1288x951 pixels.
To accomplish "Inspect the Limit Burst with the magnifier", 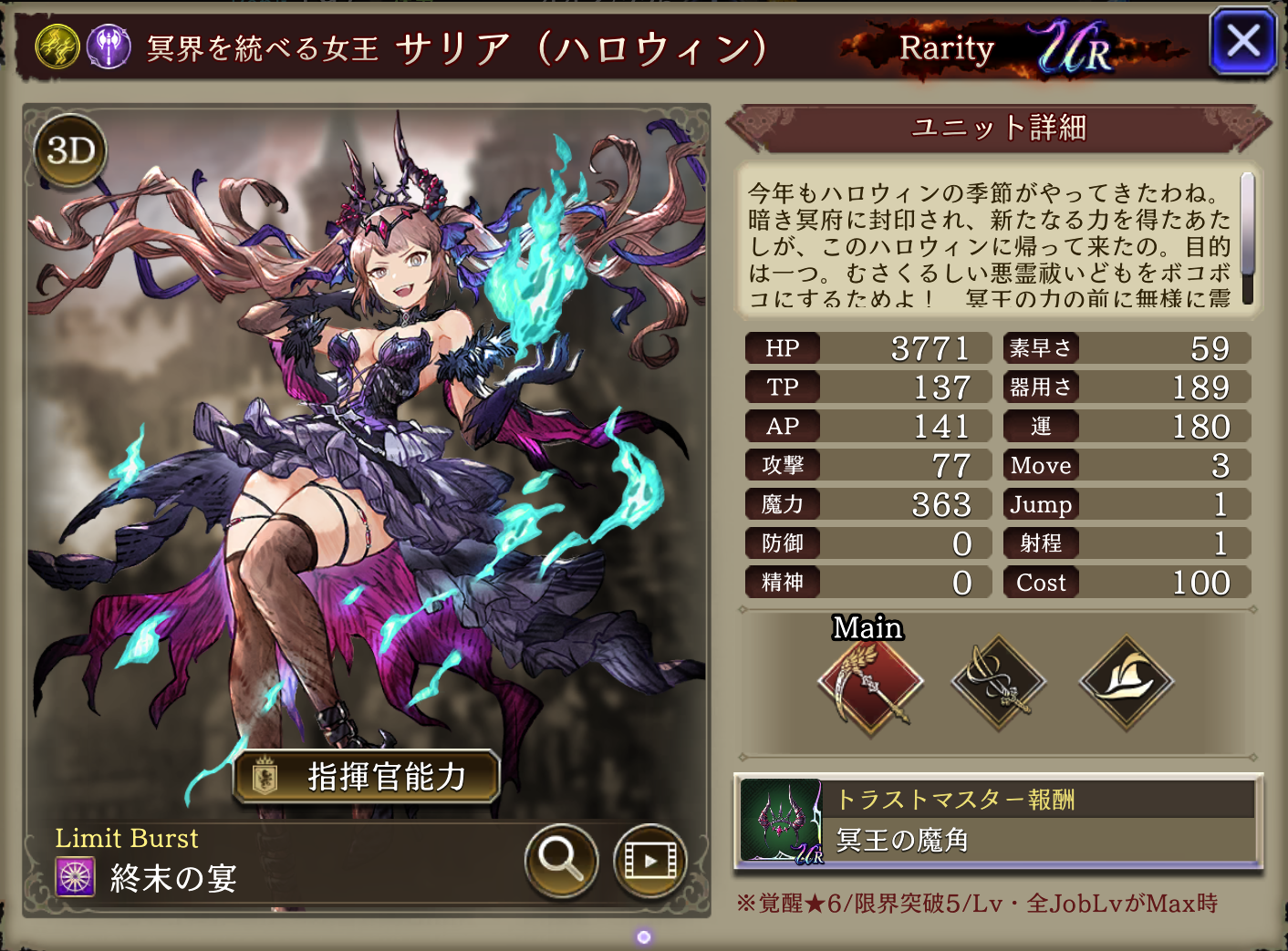I will pos(560,860).
